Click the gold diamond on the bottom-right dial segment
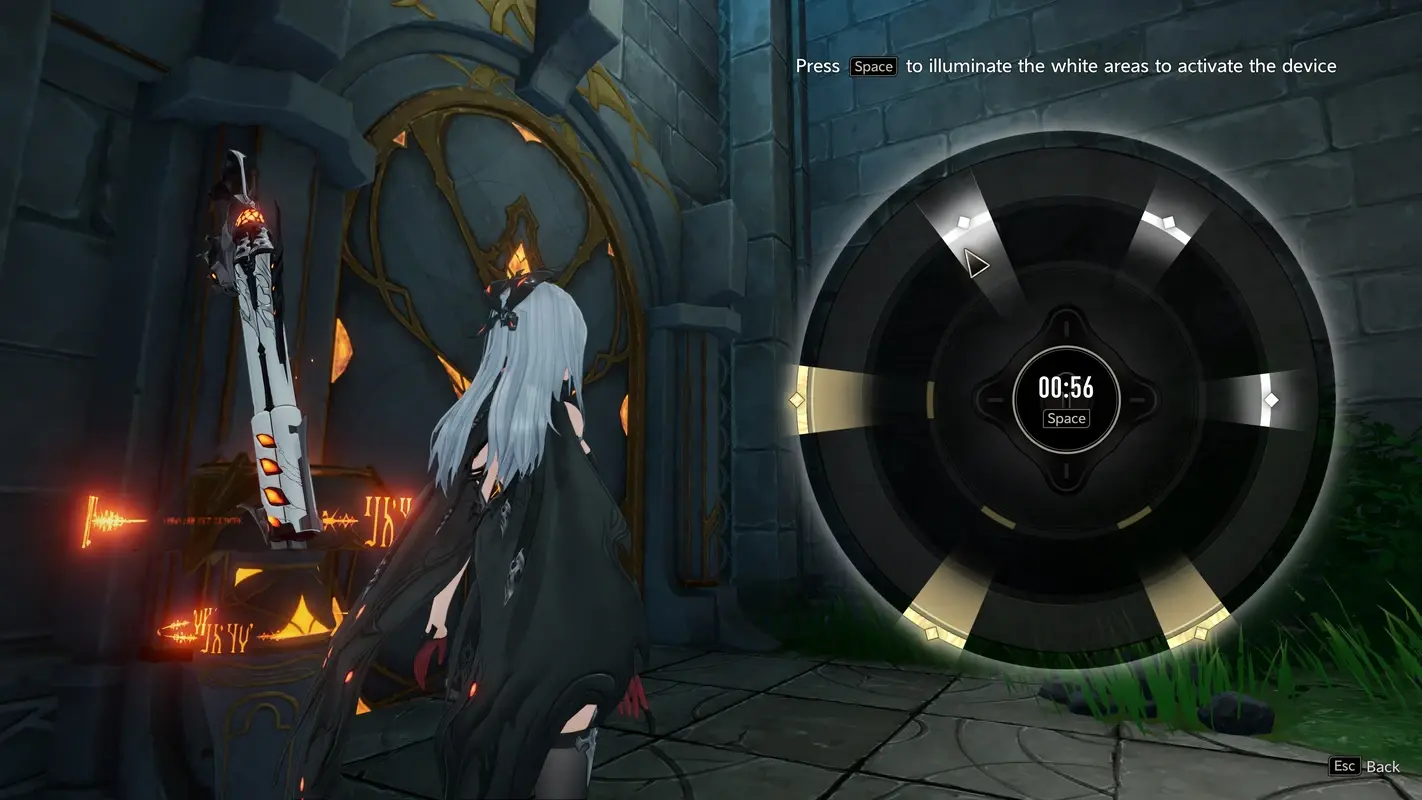Viewport: 1422px width, 800px height. coord(1199,632)
